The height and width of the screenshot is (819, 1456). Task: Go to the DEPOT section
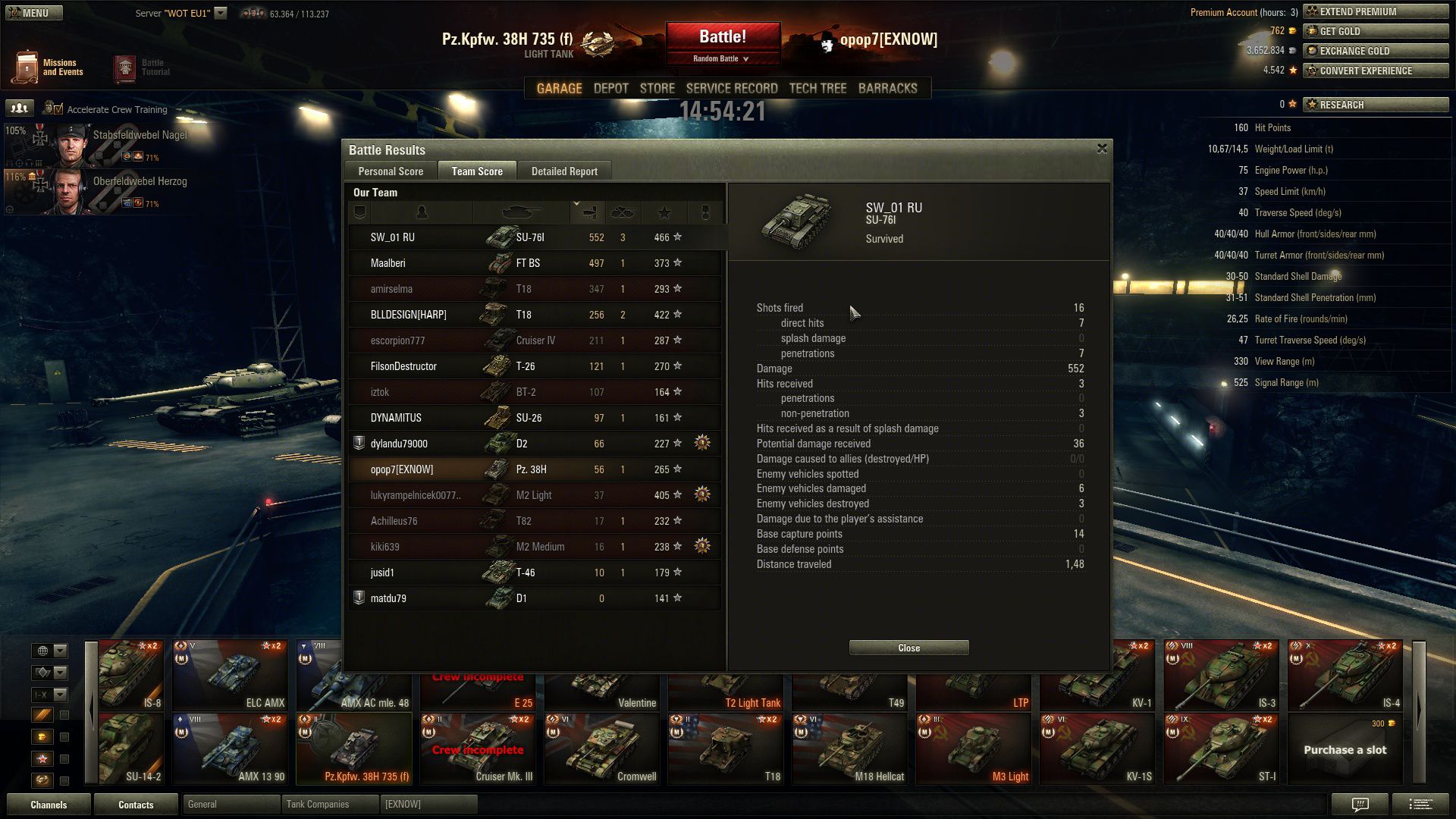pyautogui.click(x=610, y=89)
